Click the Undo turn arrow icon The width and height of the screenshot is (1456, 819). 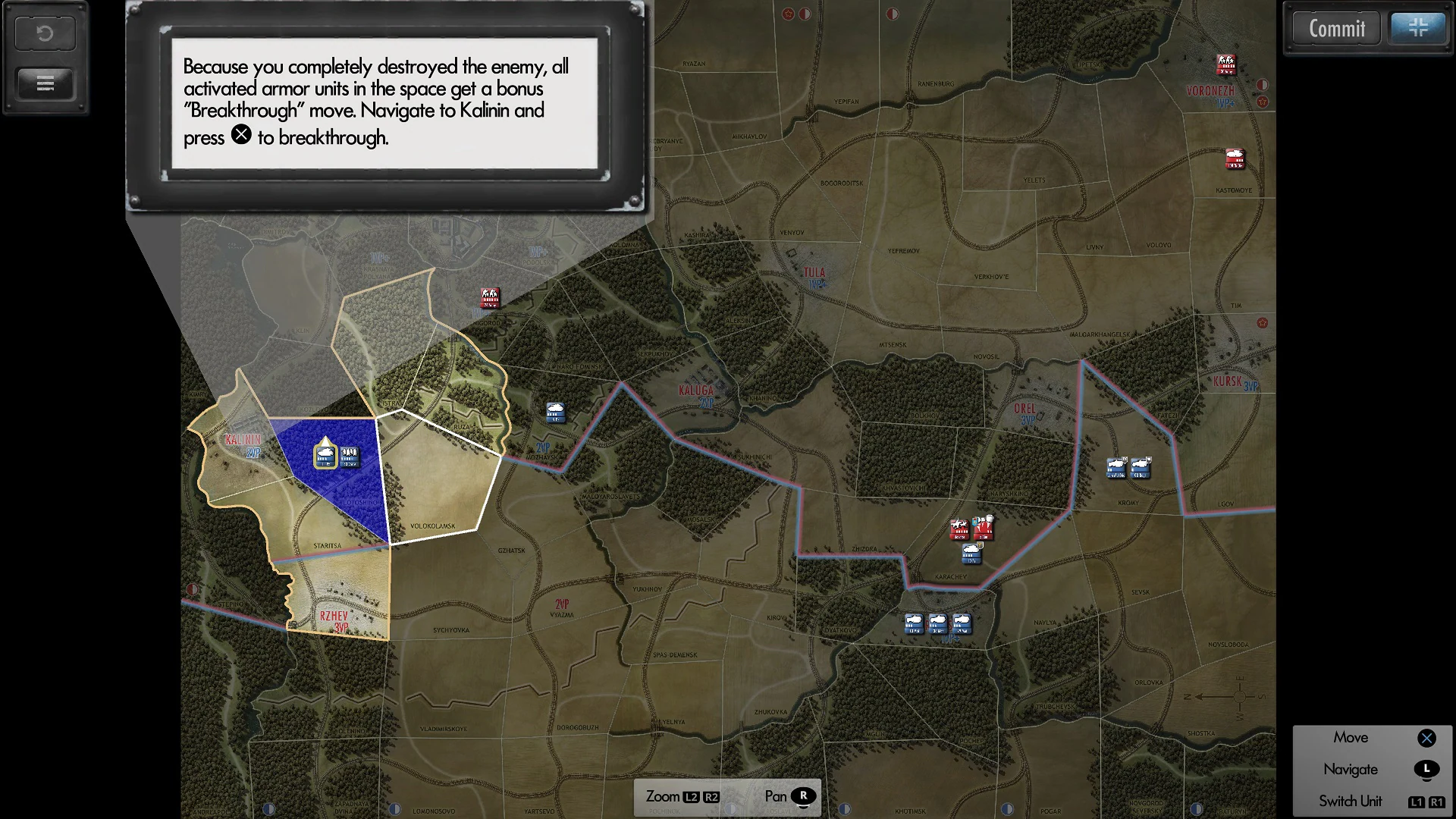(x=44, y=32)
